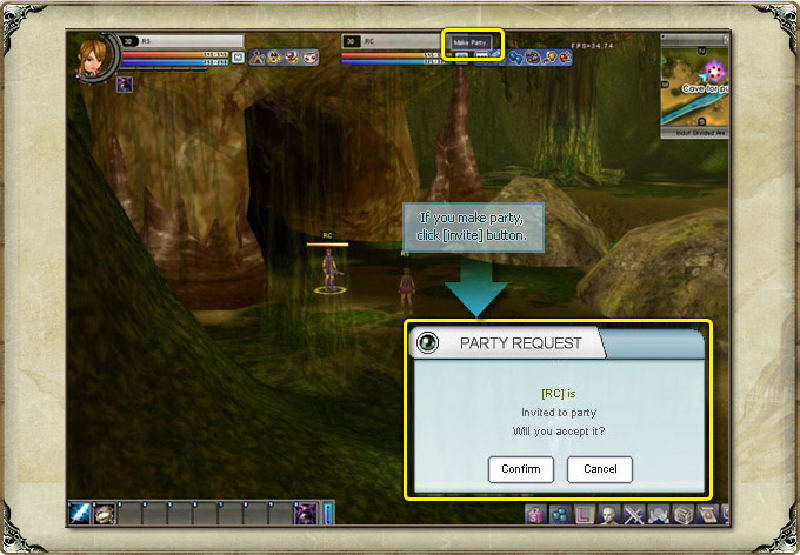Image resolution: width=800 pixels, height=555 pixels.
Task: Open the skull icon menu
Action: pyautogui.click(x=658, y=515)
